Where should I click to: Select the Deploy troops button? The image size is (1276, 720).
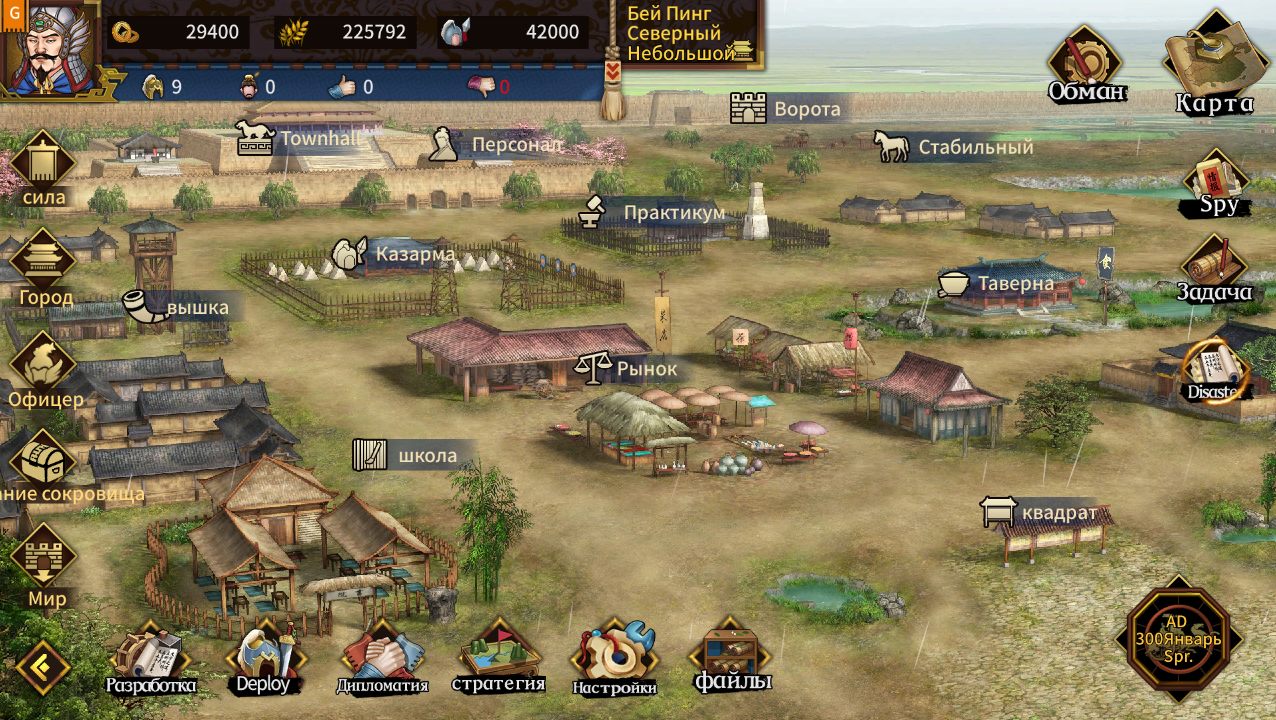264,657
